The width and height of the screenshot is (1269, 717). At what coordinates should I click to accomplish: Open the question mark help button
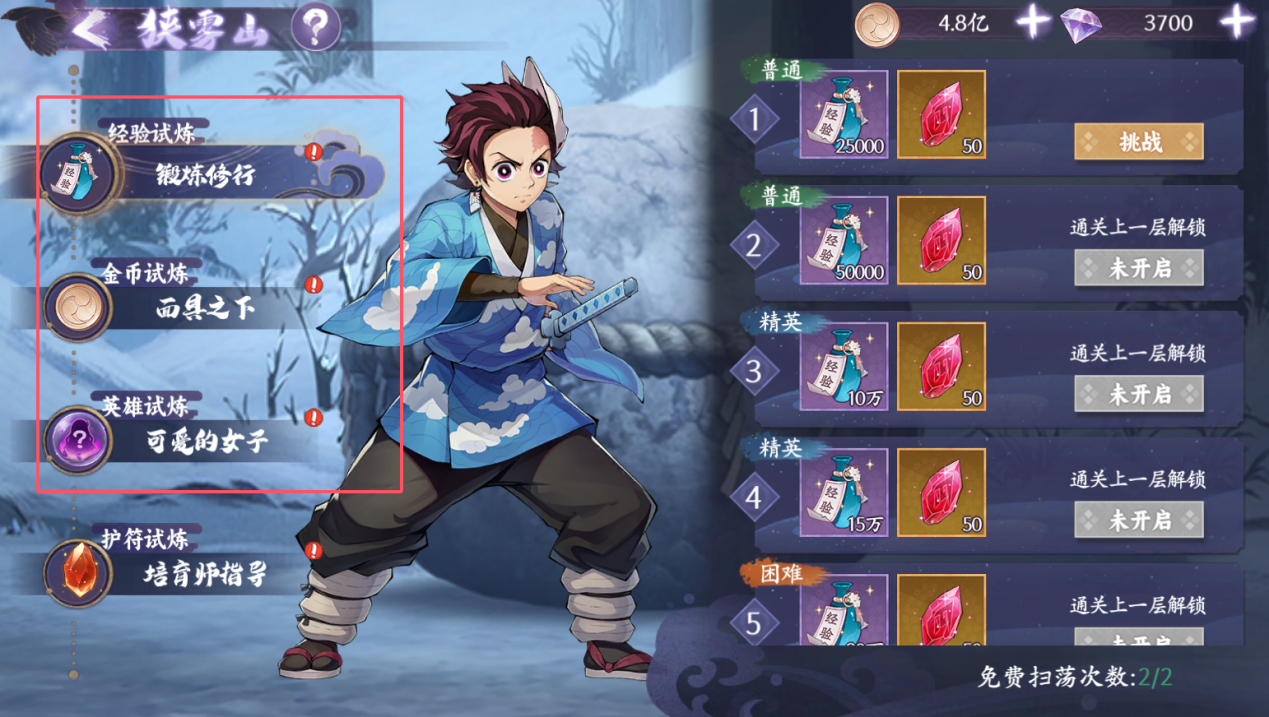pos(315,29)
